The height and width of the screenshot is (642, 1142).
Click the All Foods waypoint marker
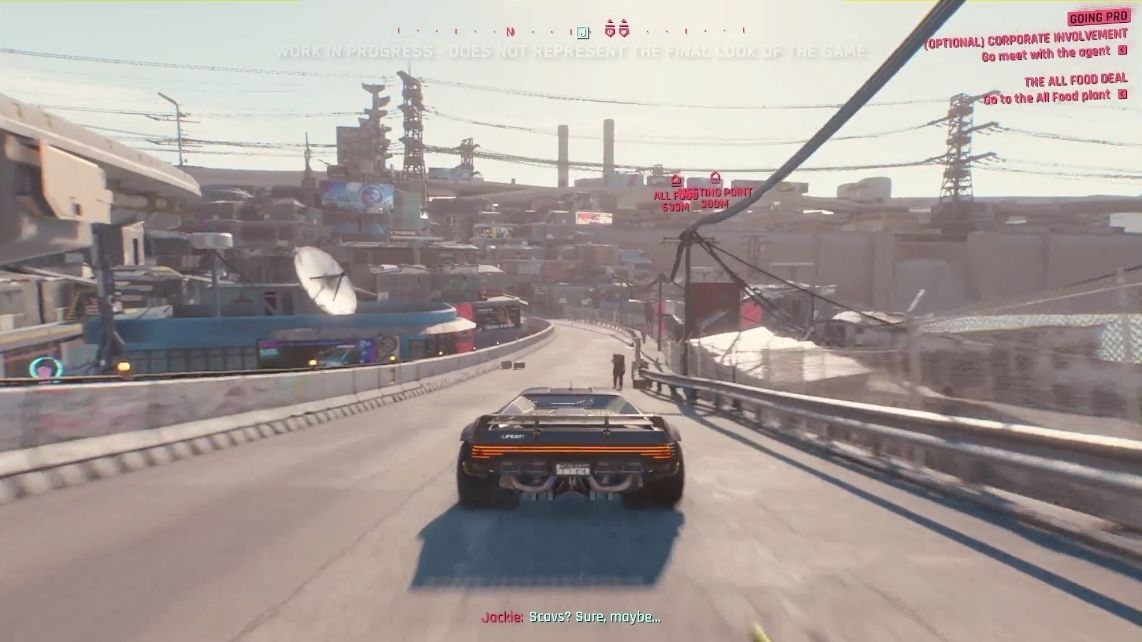coord(676,181)
